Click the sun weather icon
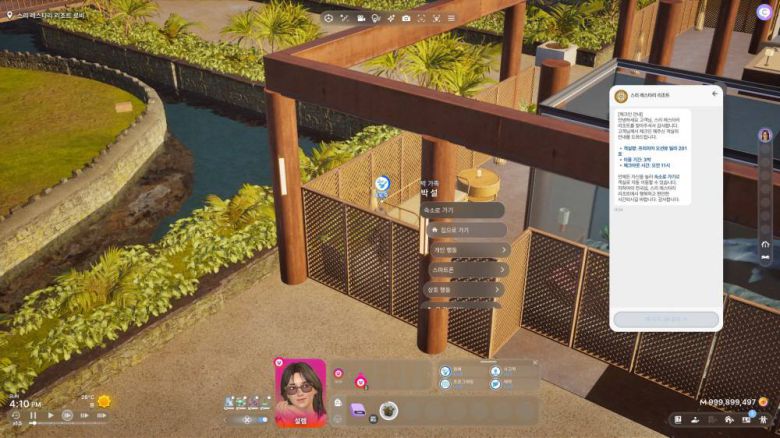 103,402
